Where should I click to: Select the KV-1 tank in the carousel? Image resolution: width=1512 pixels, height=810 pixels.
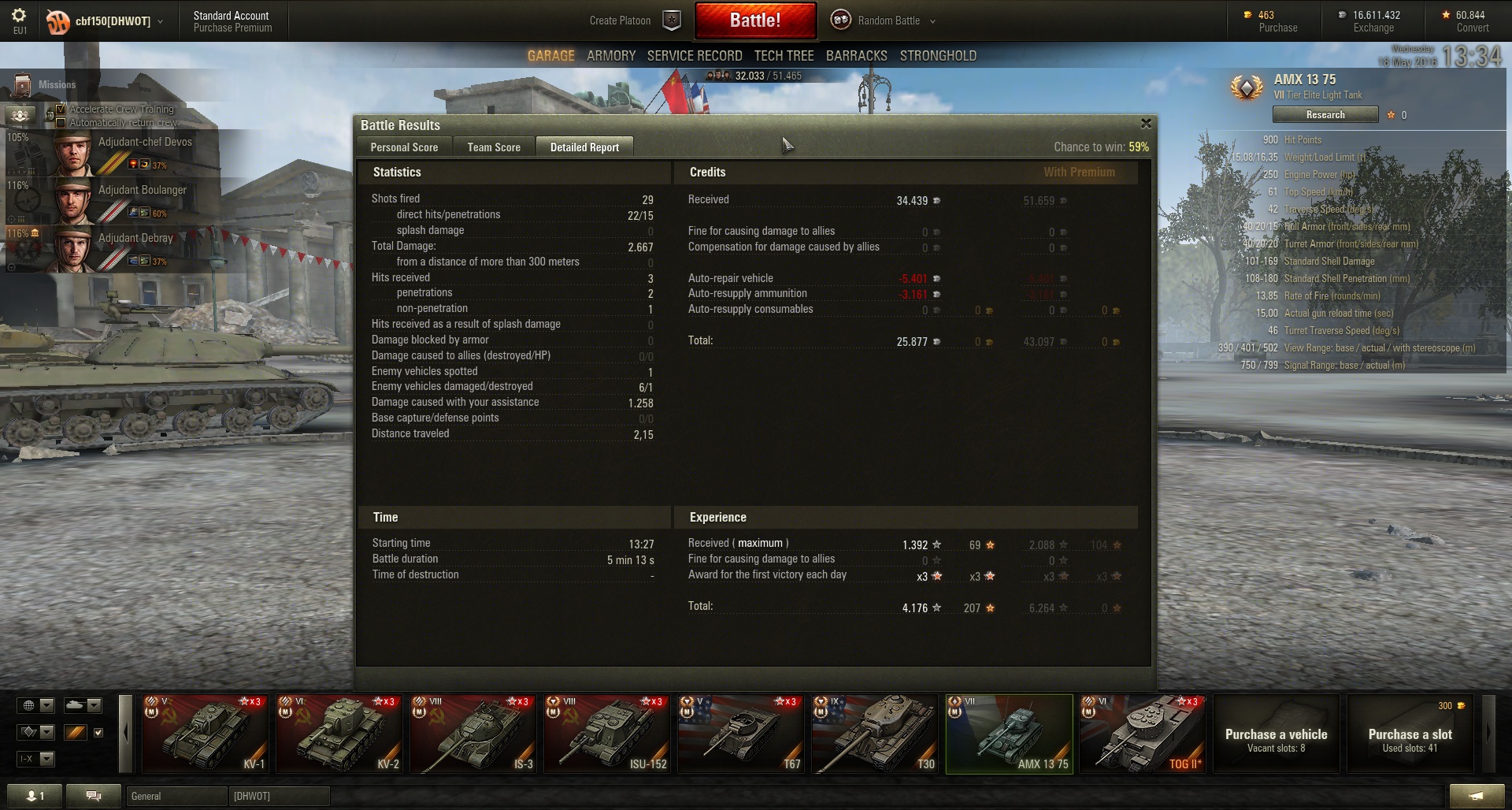(205, 734)
